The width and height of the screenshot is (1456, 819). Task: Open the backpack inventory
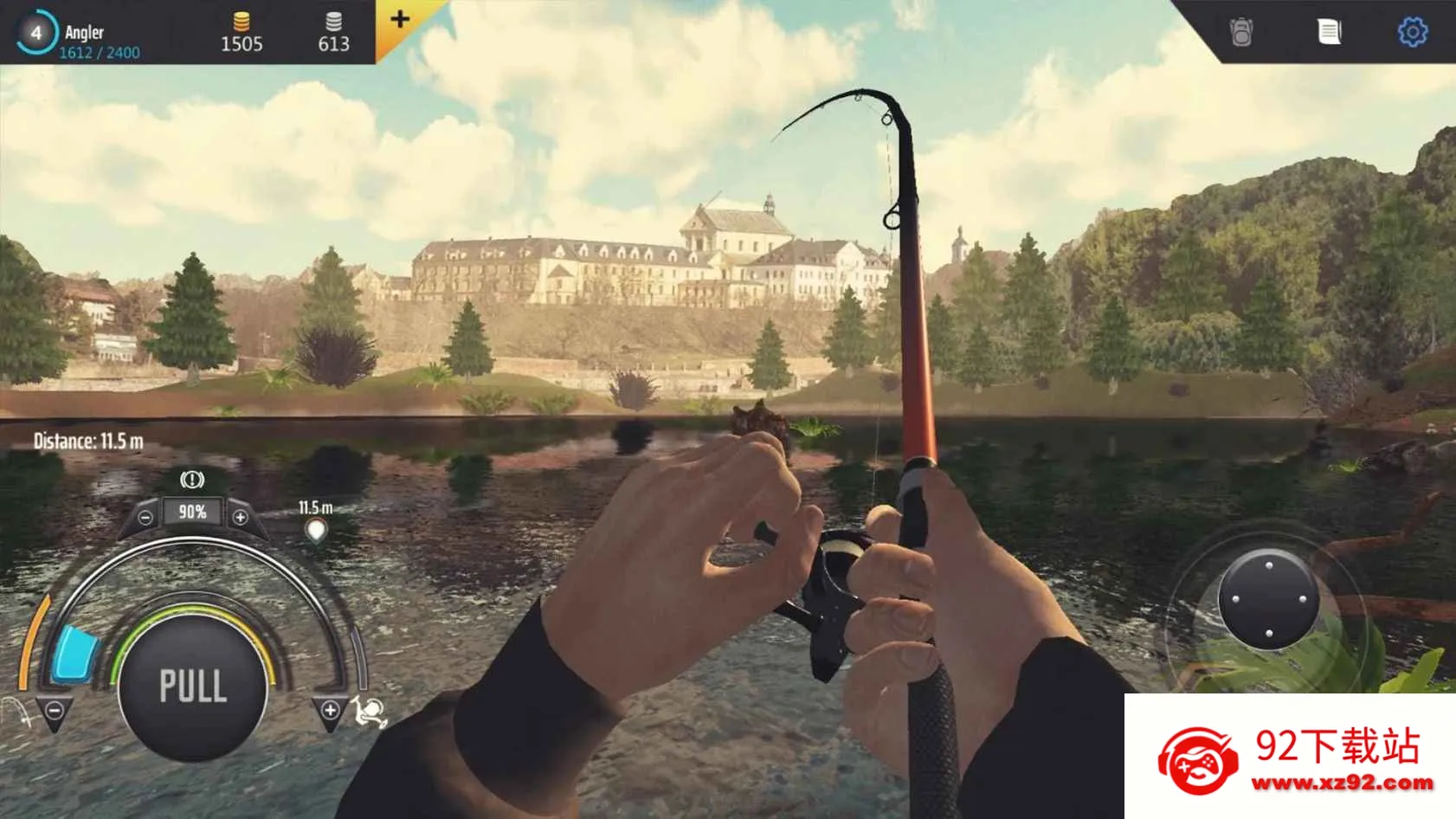pyautogui.click(x=1241, y=32)
